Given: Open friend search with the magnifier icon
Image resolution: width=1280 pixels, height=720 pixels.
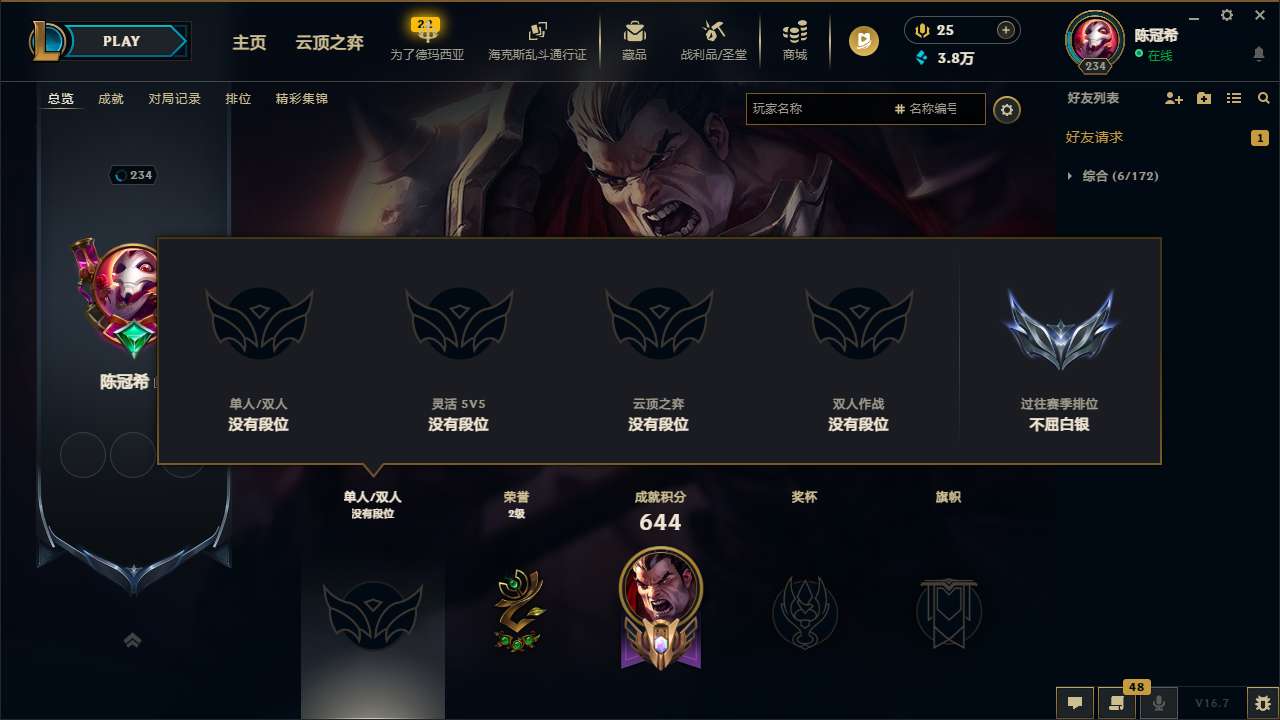Looking at the screenshot, I should pyautogui.click(x=1263, y=98).
